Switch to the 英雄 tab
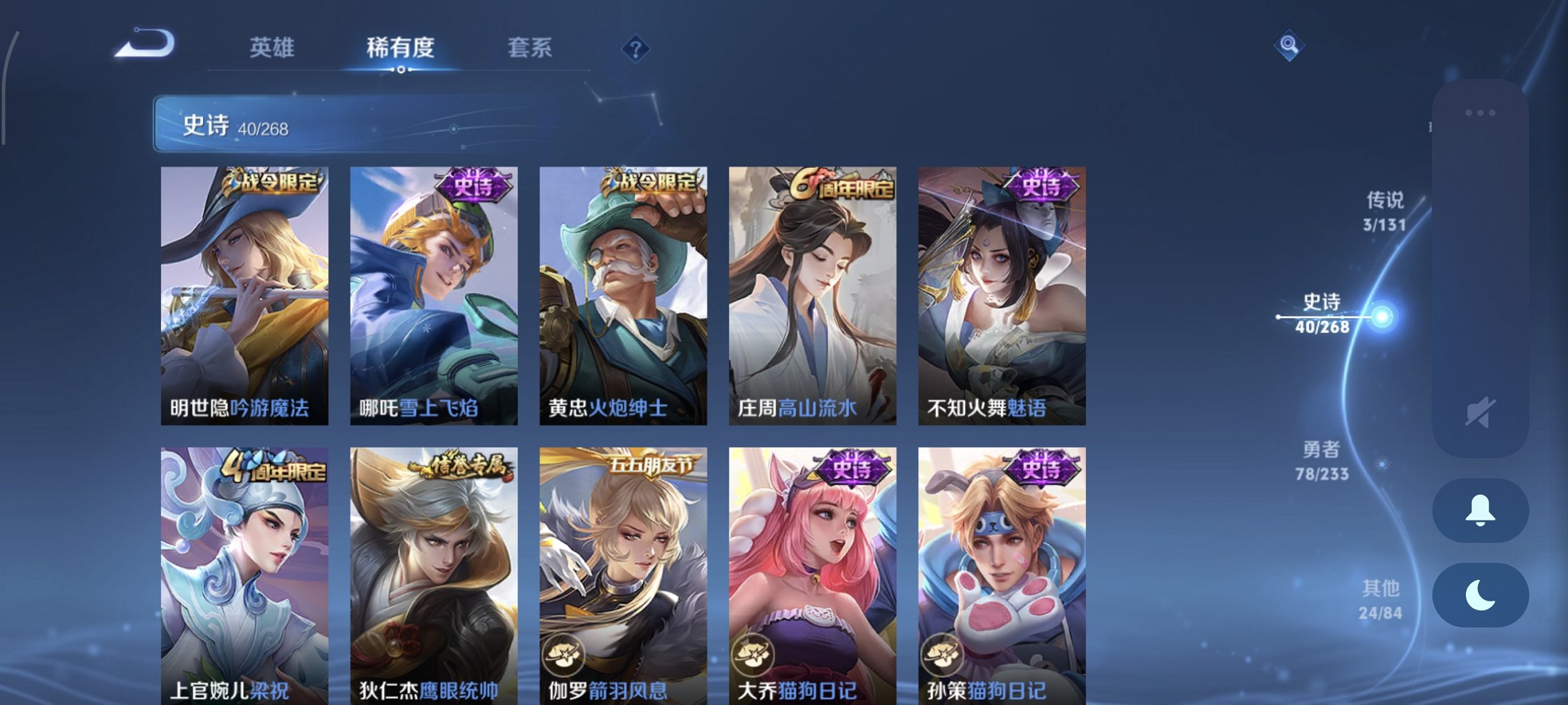This screenshot has height=705, width=1568. pyautogui.click(x=273, y=48)
